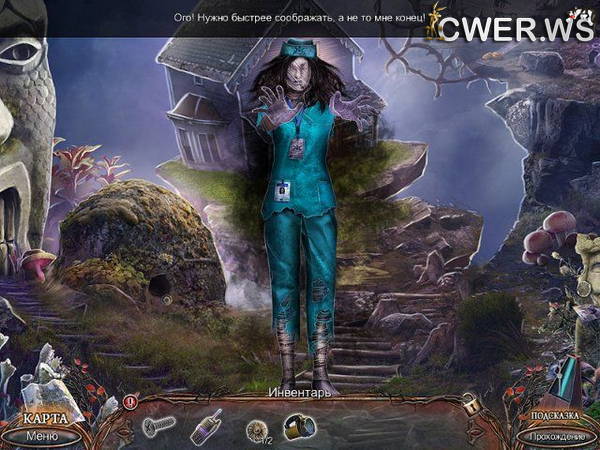Click the red exclamation badge by the inventory
The height and width of the screenshot is (450, 600).
point(129,401)
